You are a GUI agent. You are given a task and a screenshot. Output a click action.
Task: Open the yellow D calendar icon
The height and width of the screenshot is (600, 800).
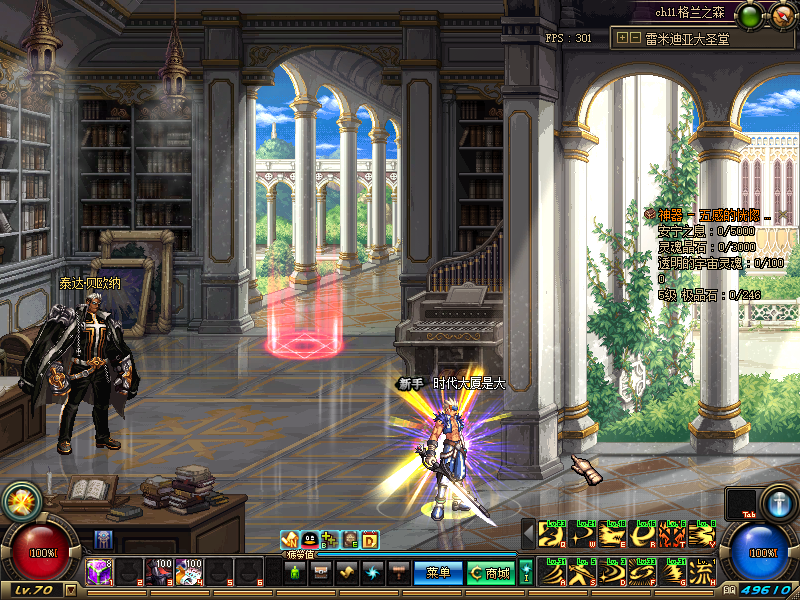click(369, 539)
